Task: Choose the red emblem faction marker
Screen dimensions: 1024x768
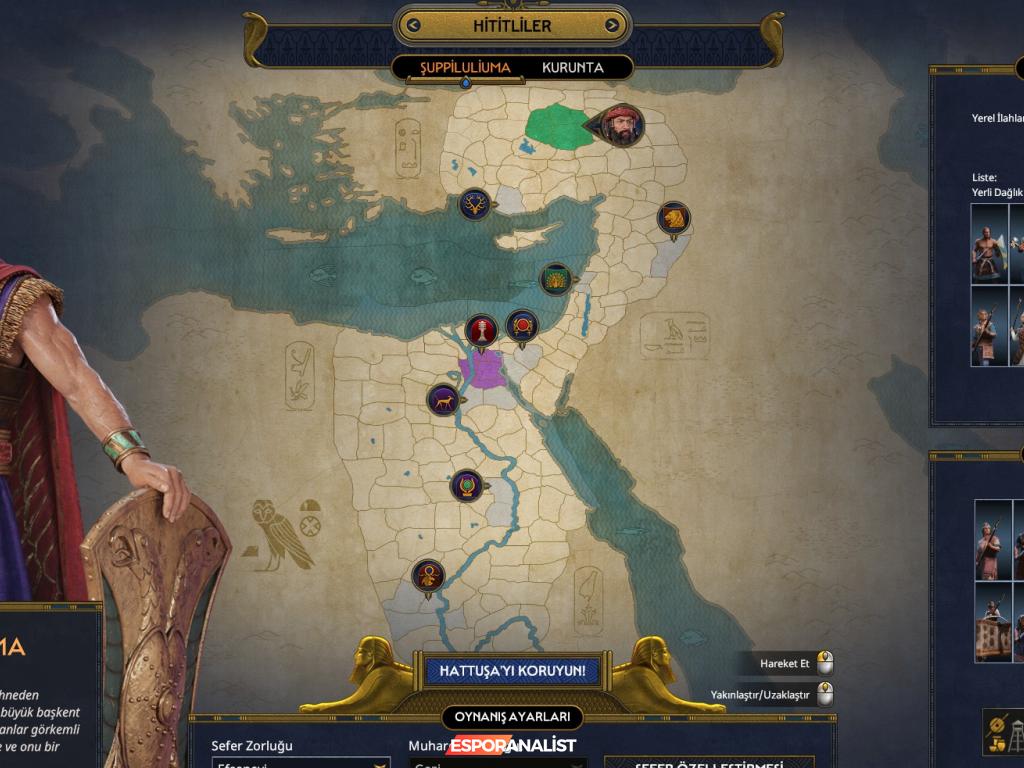Action: [482, 331]
